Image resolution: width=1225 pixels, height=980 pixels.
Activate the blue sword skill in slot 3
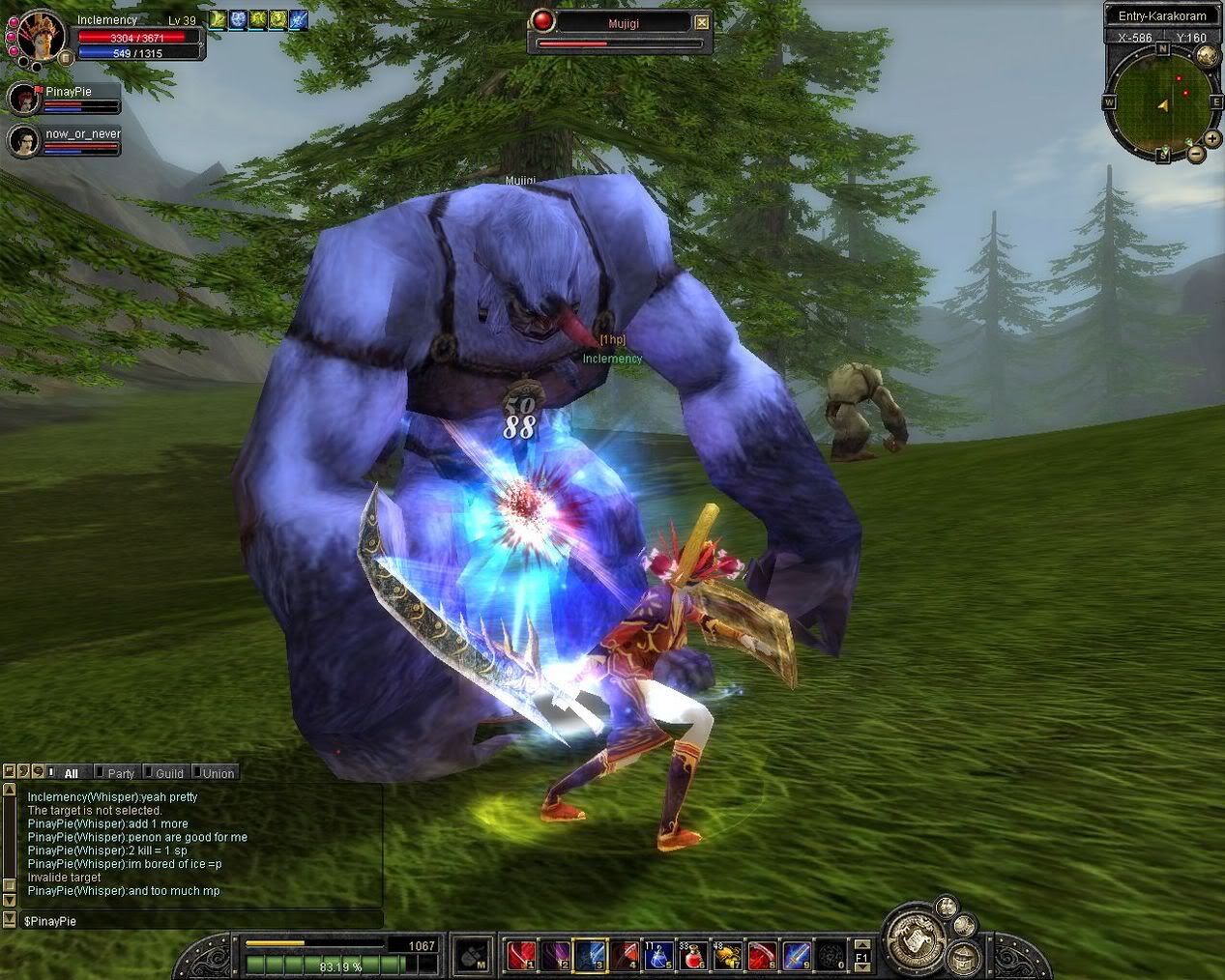(589, 956)
